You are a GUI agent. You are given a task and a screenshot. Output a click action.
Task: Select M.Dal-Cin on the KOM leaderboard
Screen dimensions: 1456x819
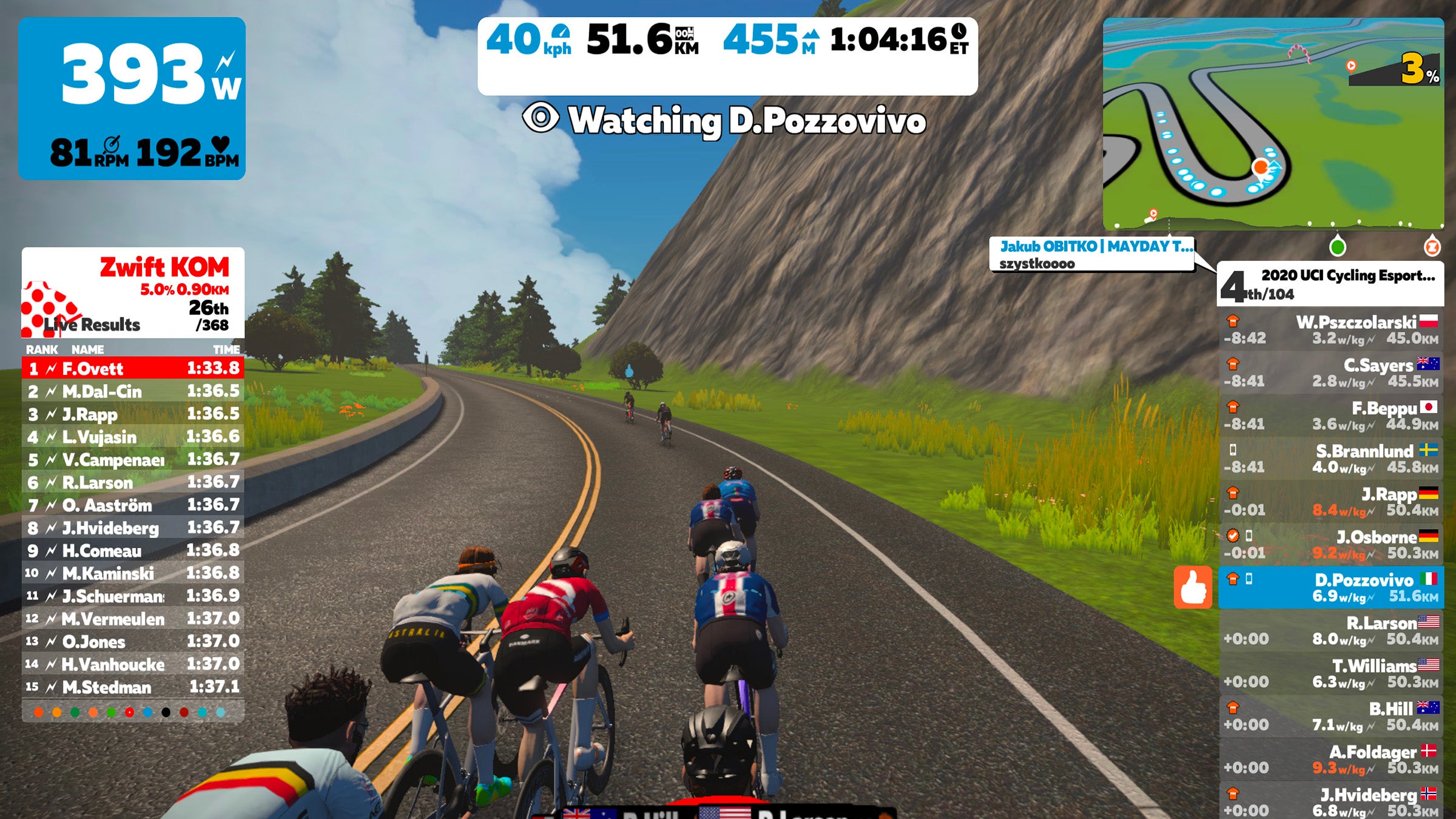click(x=133, y=391)
